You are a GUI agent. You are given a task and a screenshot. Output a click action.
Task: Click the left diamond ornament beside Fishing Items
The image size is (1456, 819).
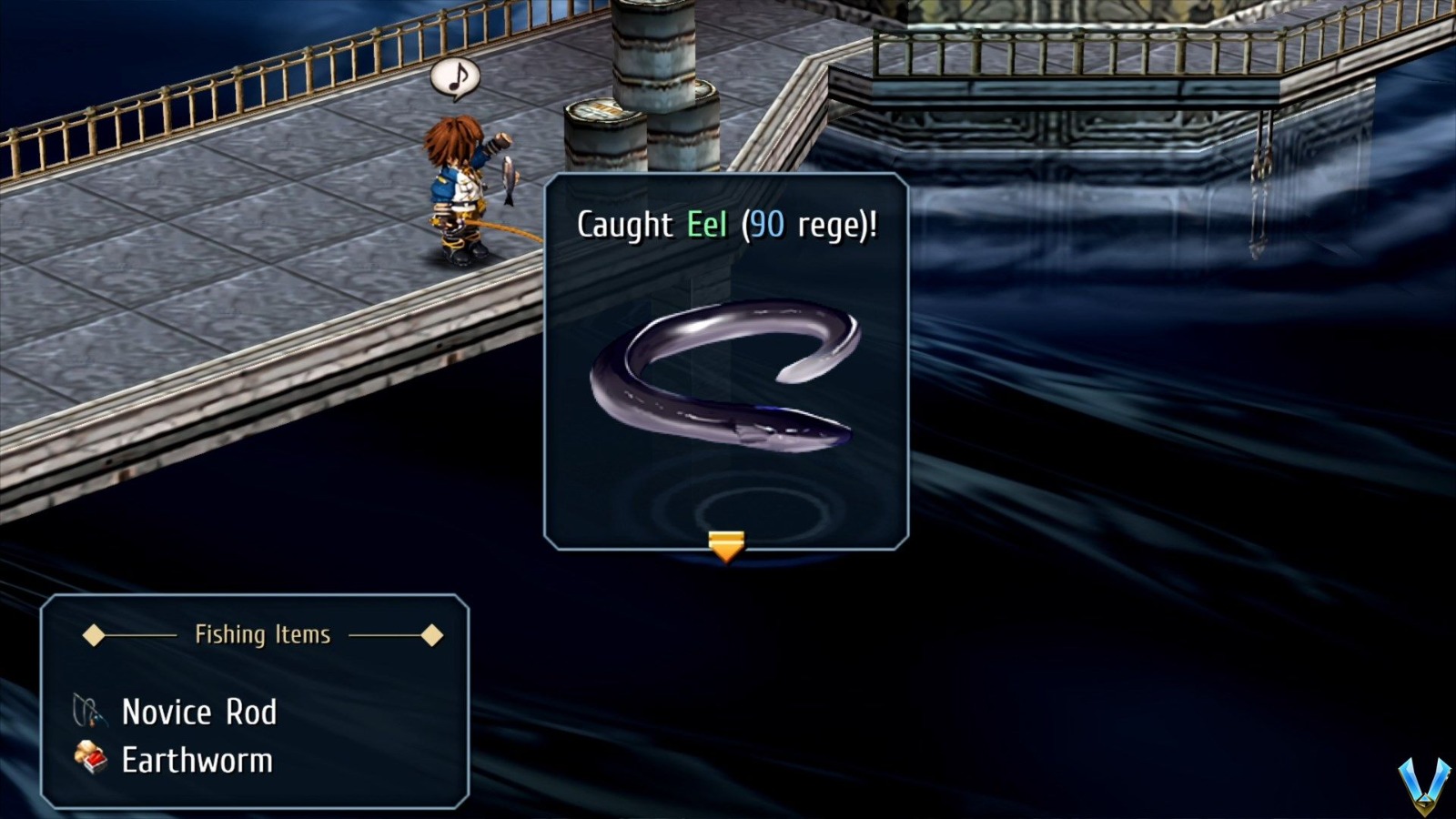coord(95,635)
